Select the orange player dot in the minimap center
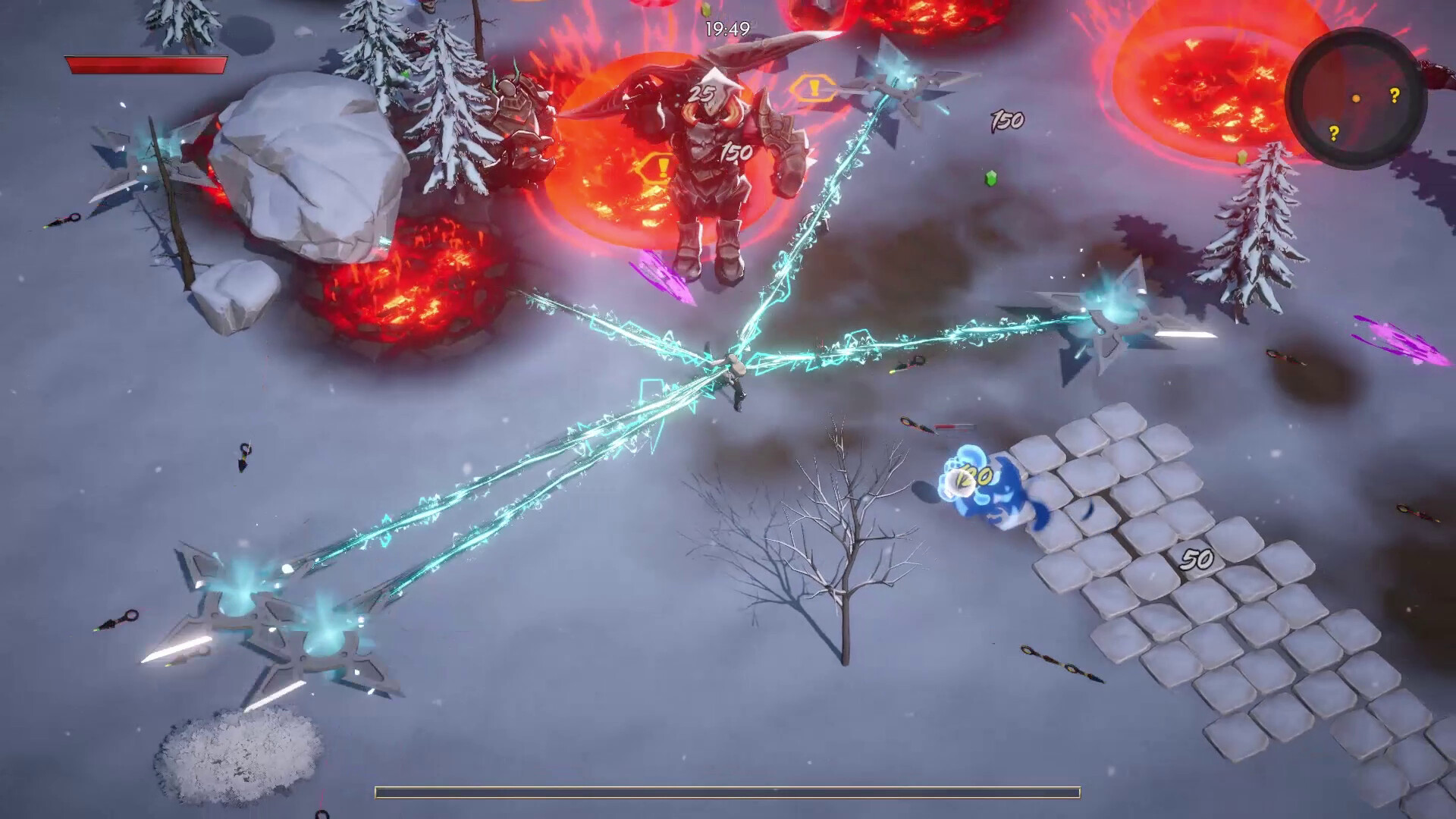 1356,99
